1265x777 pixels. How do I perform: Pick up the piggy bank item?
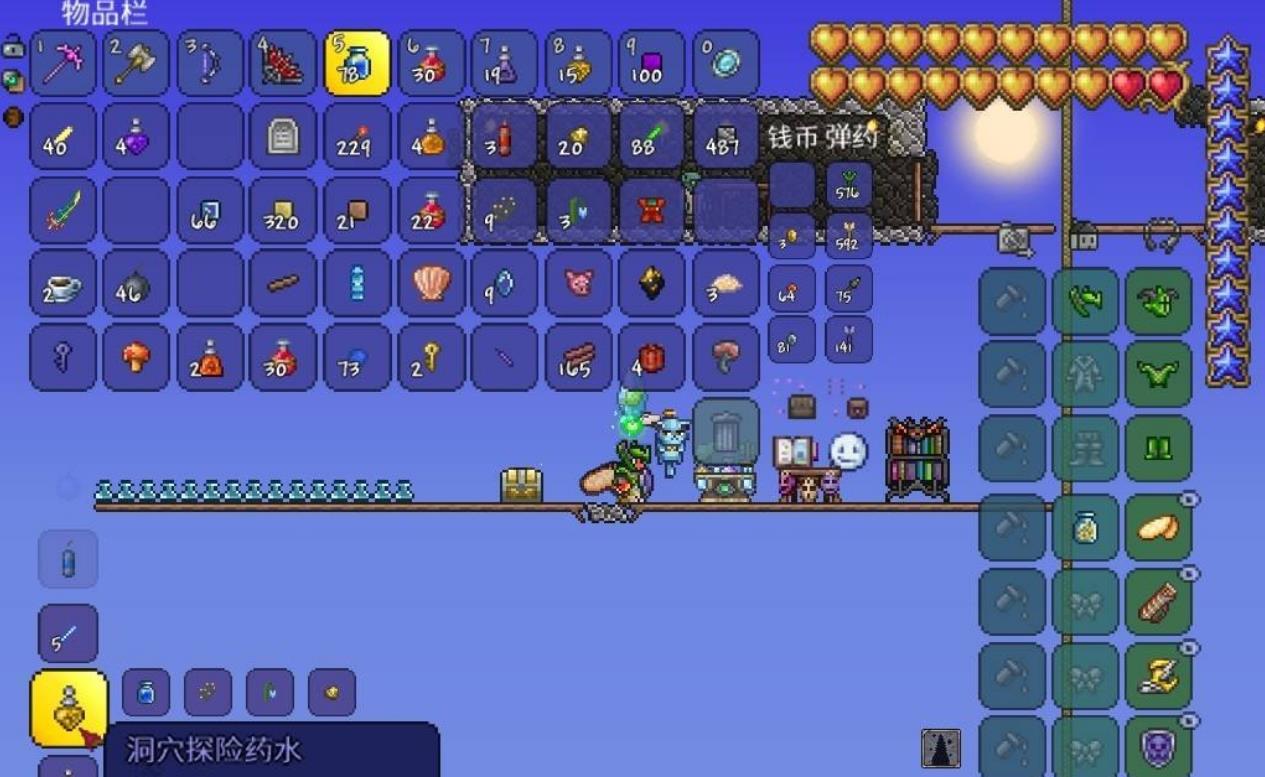(x=578, y=283)
